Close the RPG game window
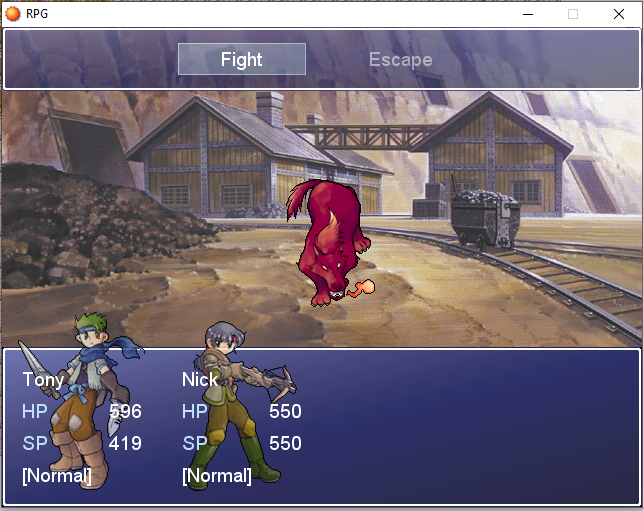 coord(619,13)
